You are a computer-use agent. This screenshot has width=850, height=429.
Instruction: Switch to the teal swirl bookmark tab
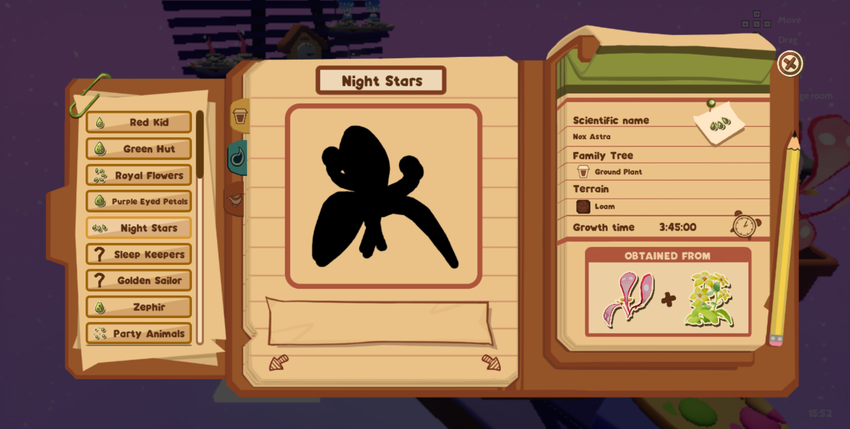(238, 157)
